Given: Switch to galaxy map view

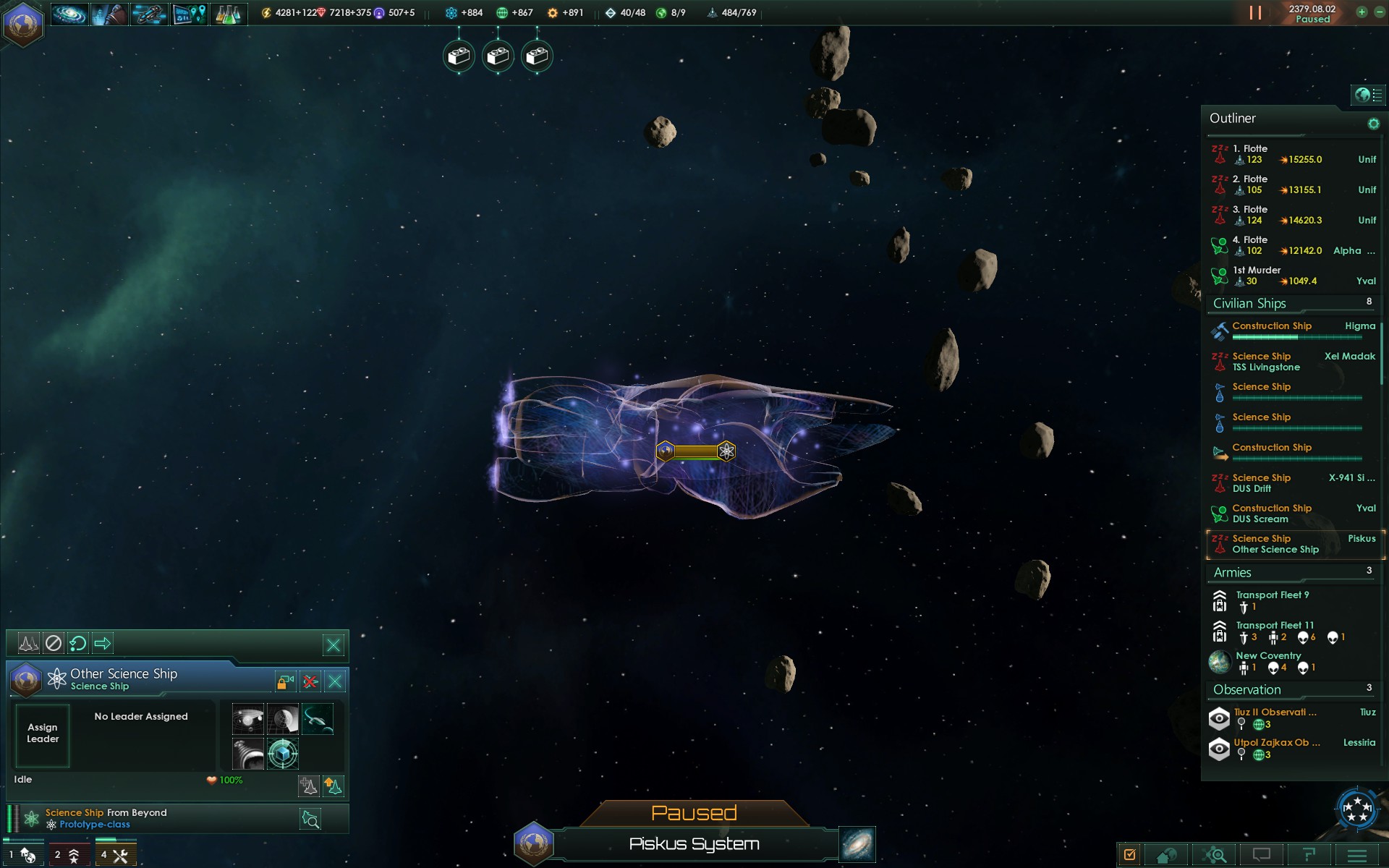Looking at the screenshot, I should click(x=857, y=844).
